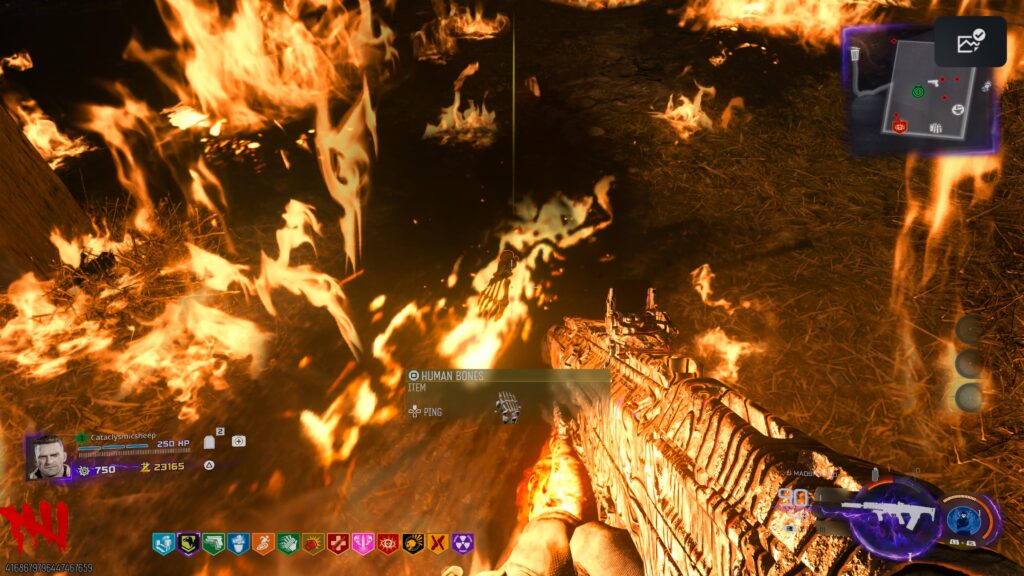This screenshot has width=1024, height=576.
Task: Click the minimap in the corner
Action: click(x=922, y=88)
